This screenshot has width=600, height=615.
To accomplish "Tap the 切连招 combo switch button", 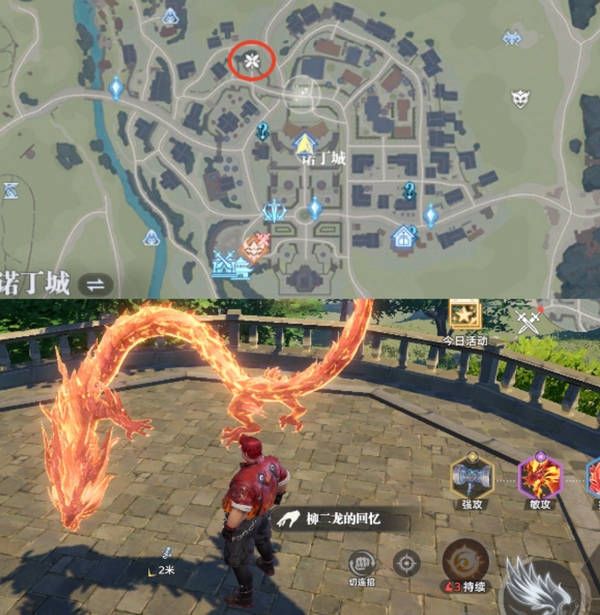I will tap(362, 564).
